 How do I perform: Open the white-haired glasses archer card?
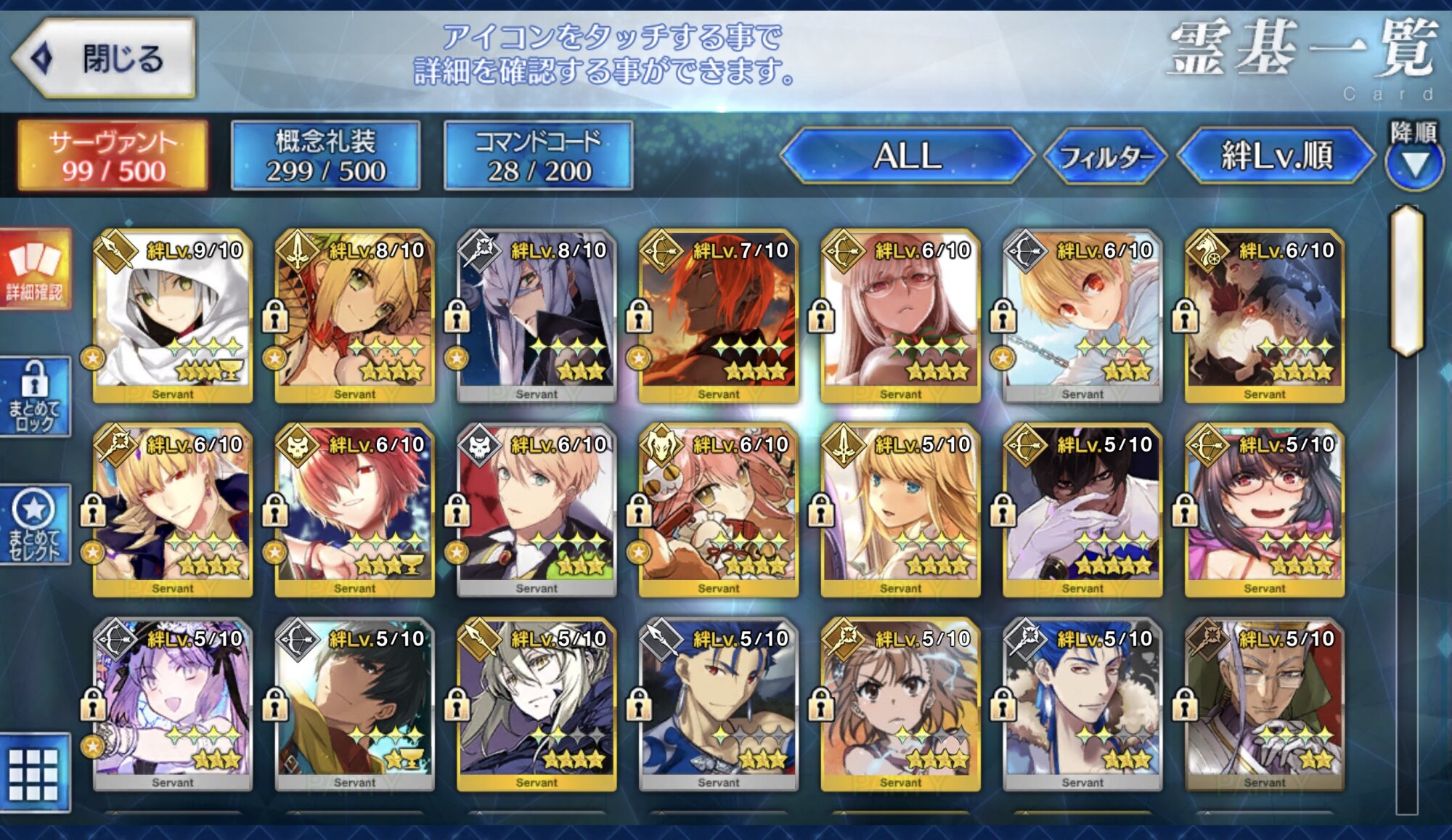[900, 316]
